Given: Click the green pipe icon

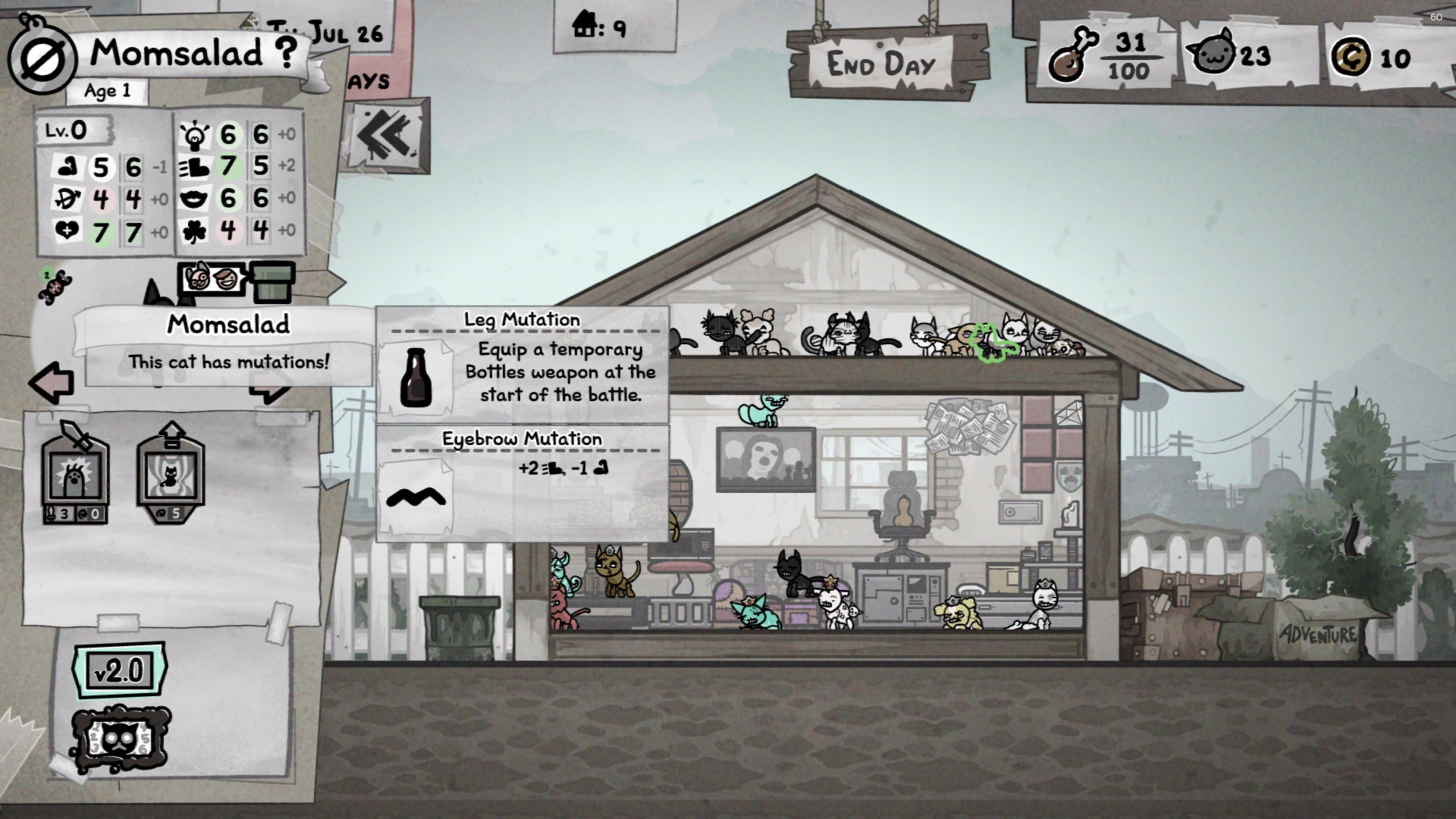Looking at the screenshot, I should click(272, 281).
